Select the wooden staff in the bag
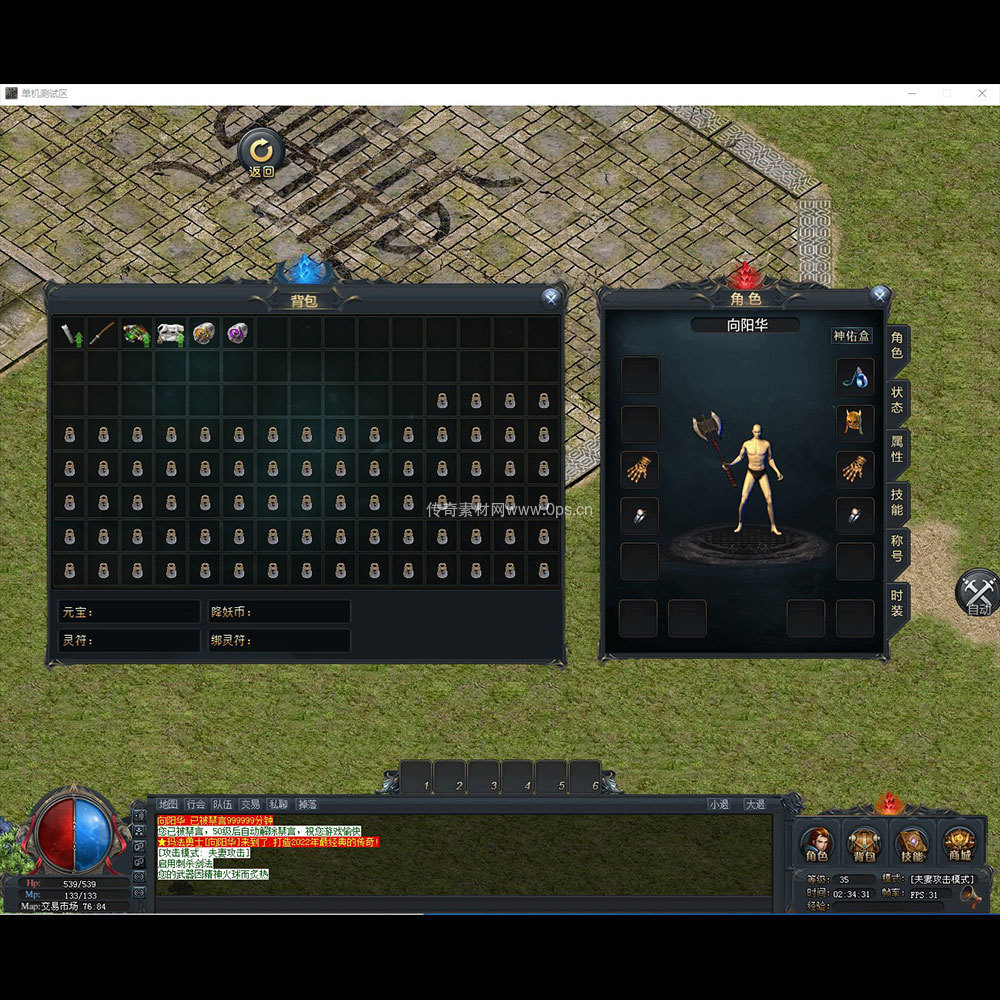 [x=102, y=333]
